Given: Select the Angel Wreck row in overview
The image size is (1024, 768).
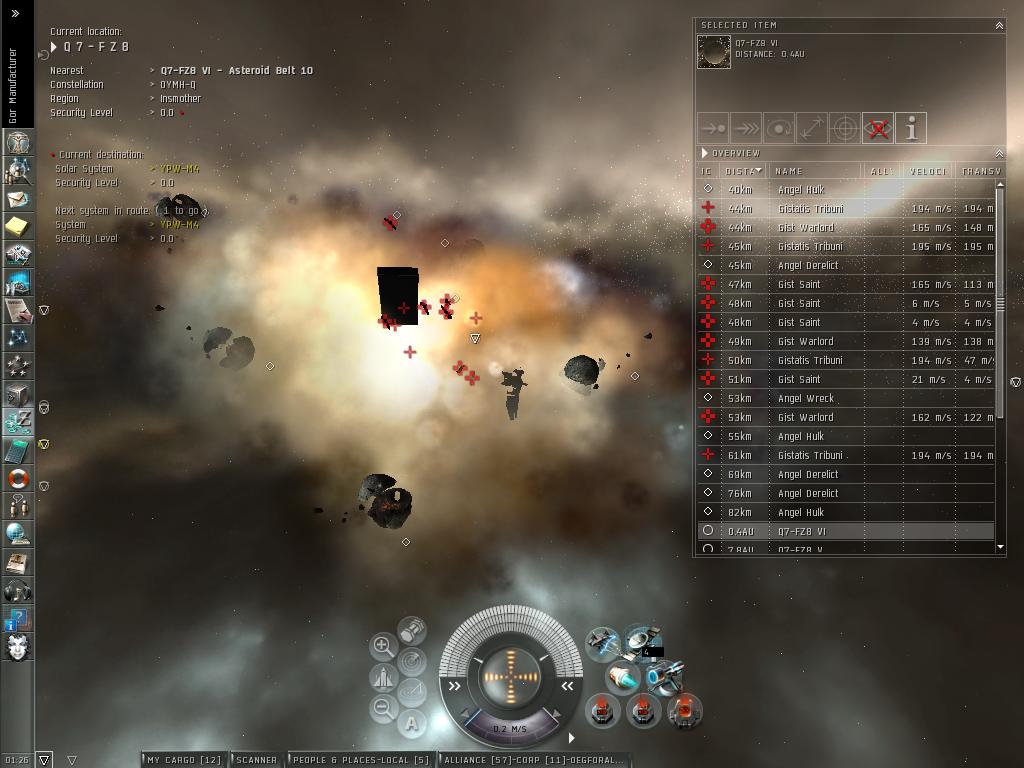Looking at the screenshot, I should (x=806, y=398).
